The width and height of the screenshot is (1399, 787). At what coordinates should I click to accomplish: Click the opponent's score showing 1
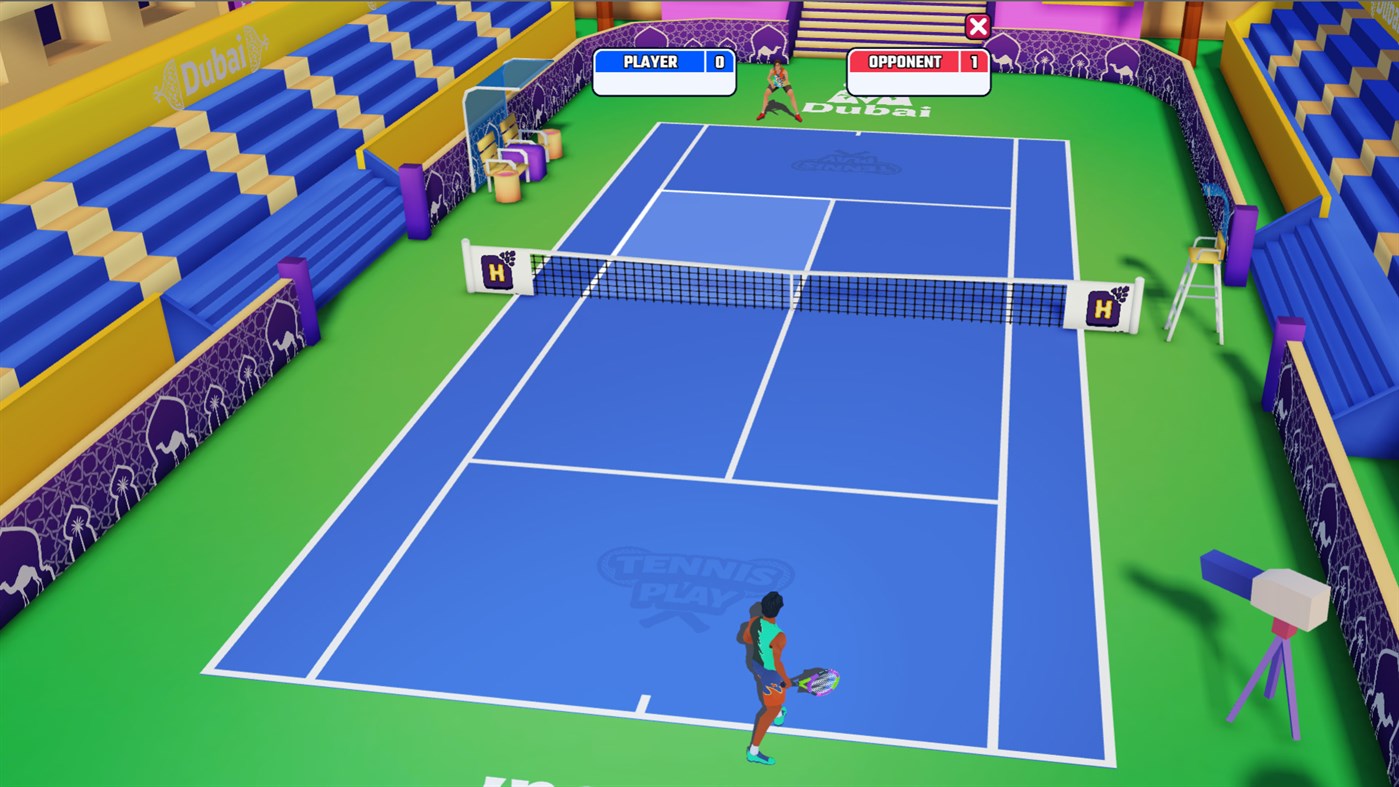click(972, 60)
